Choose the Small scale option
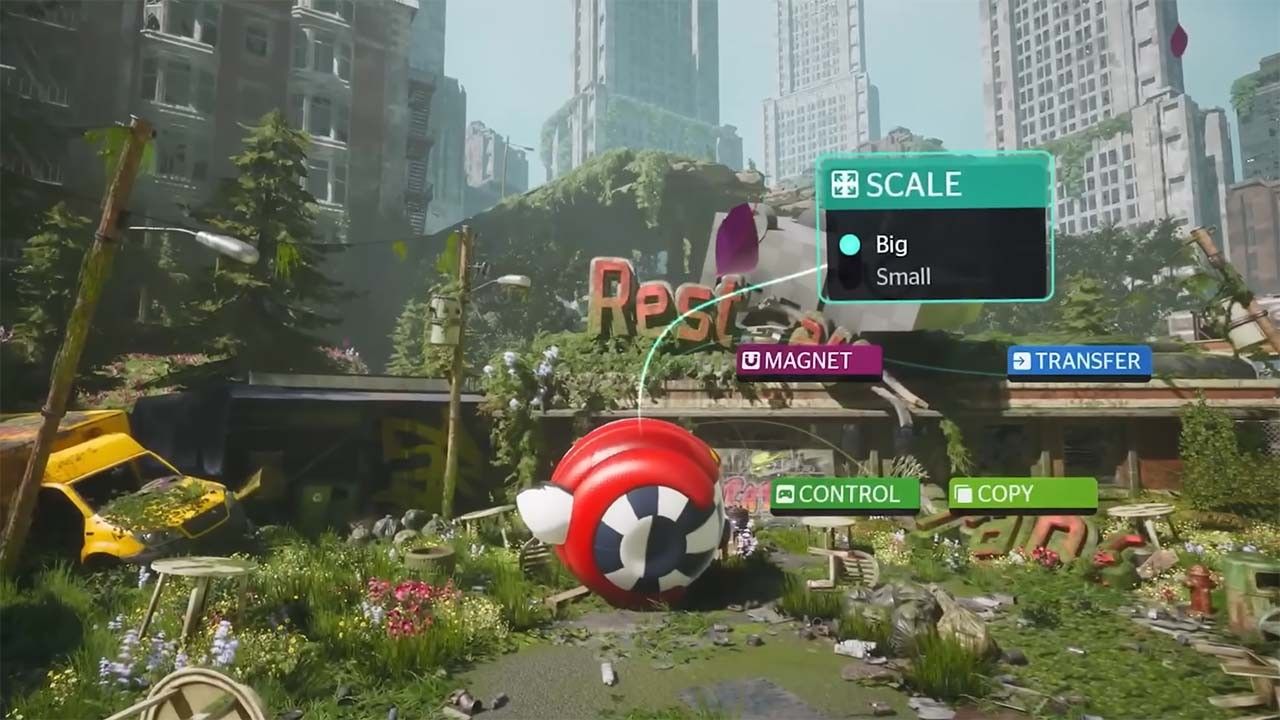This screenshot has width=1280, height=720. click(902, 277)
